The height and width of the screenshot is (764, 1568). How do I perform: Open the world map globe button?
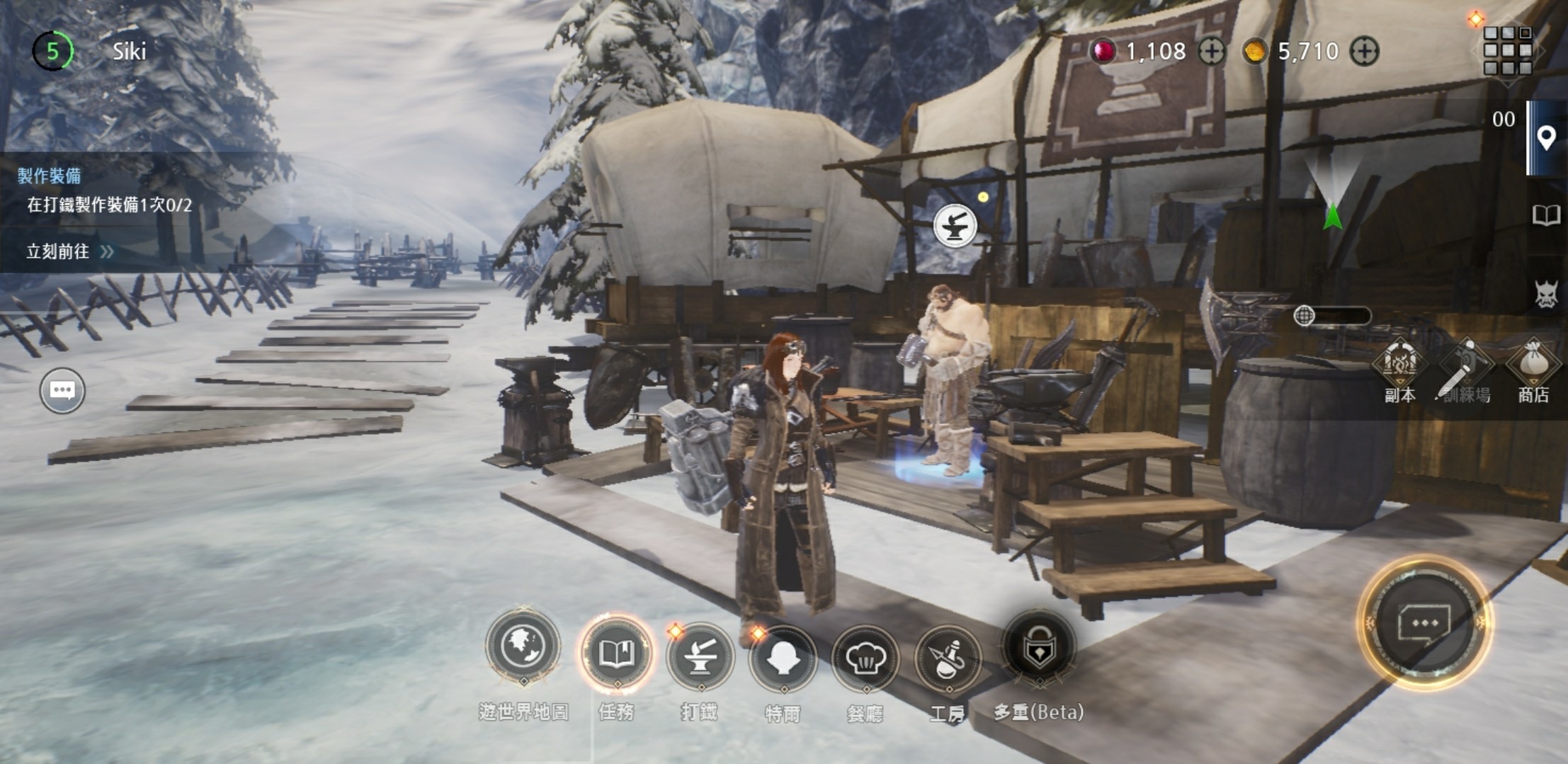coord(523,647)
